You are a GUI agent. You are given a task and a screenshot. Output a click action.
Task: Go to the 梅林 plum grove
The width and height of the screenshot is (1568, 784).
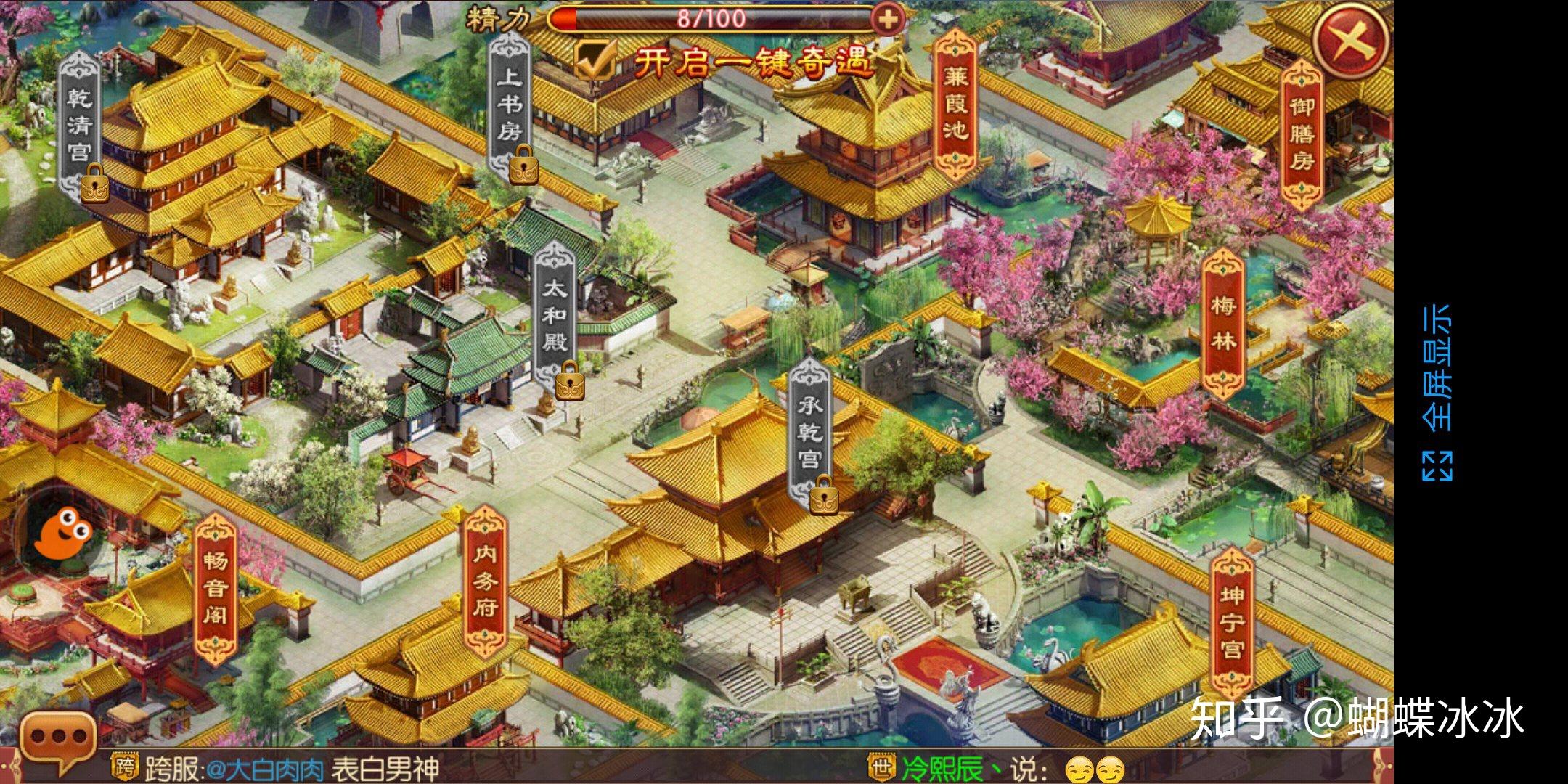[1223, 323]
